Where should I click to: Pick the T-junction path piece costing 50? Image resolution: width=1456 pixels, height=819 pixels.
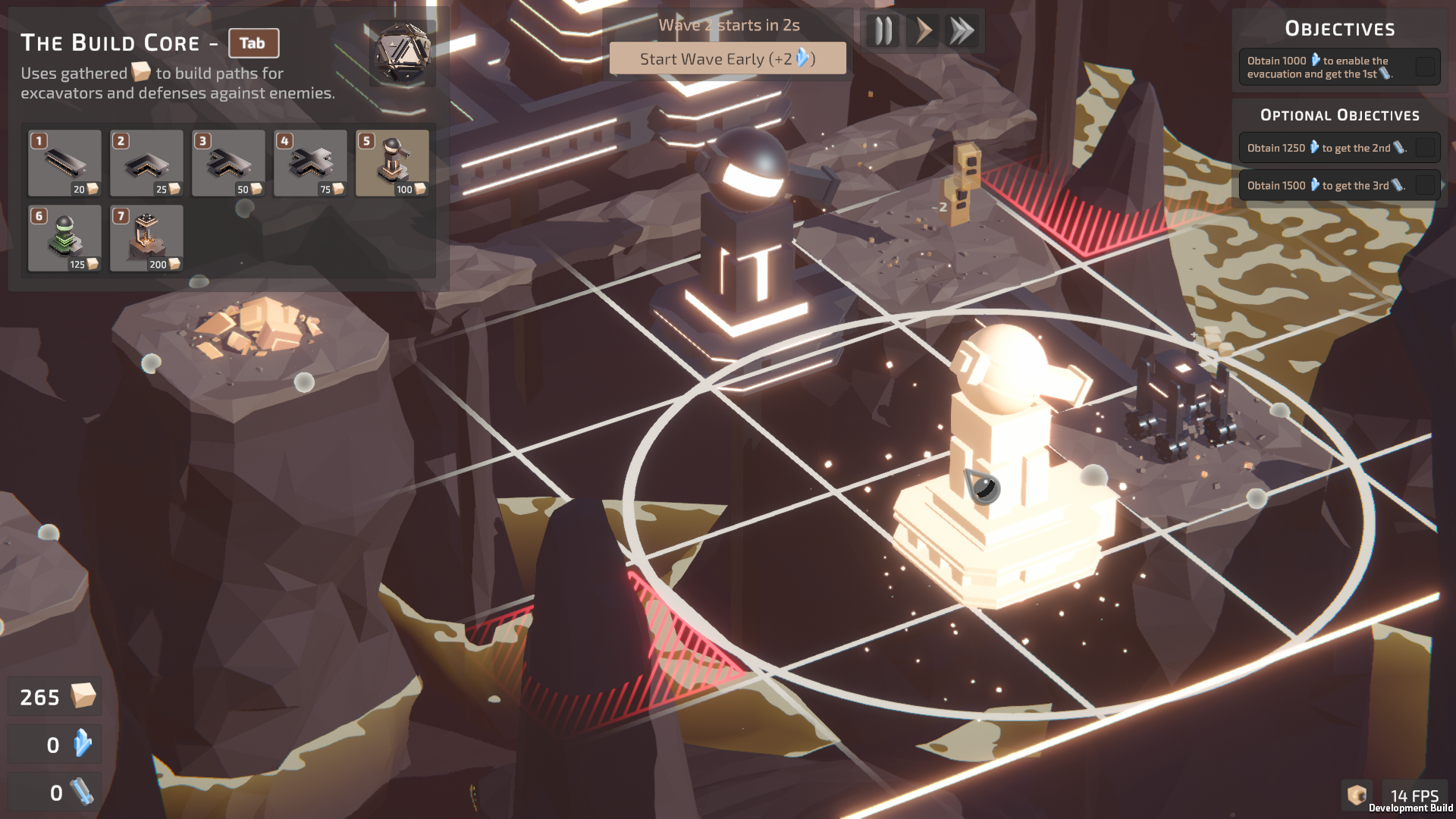[228, 163]
